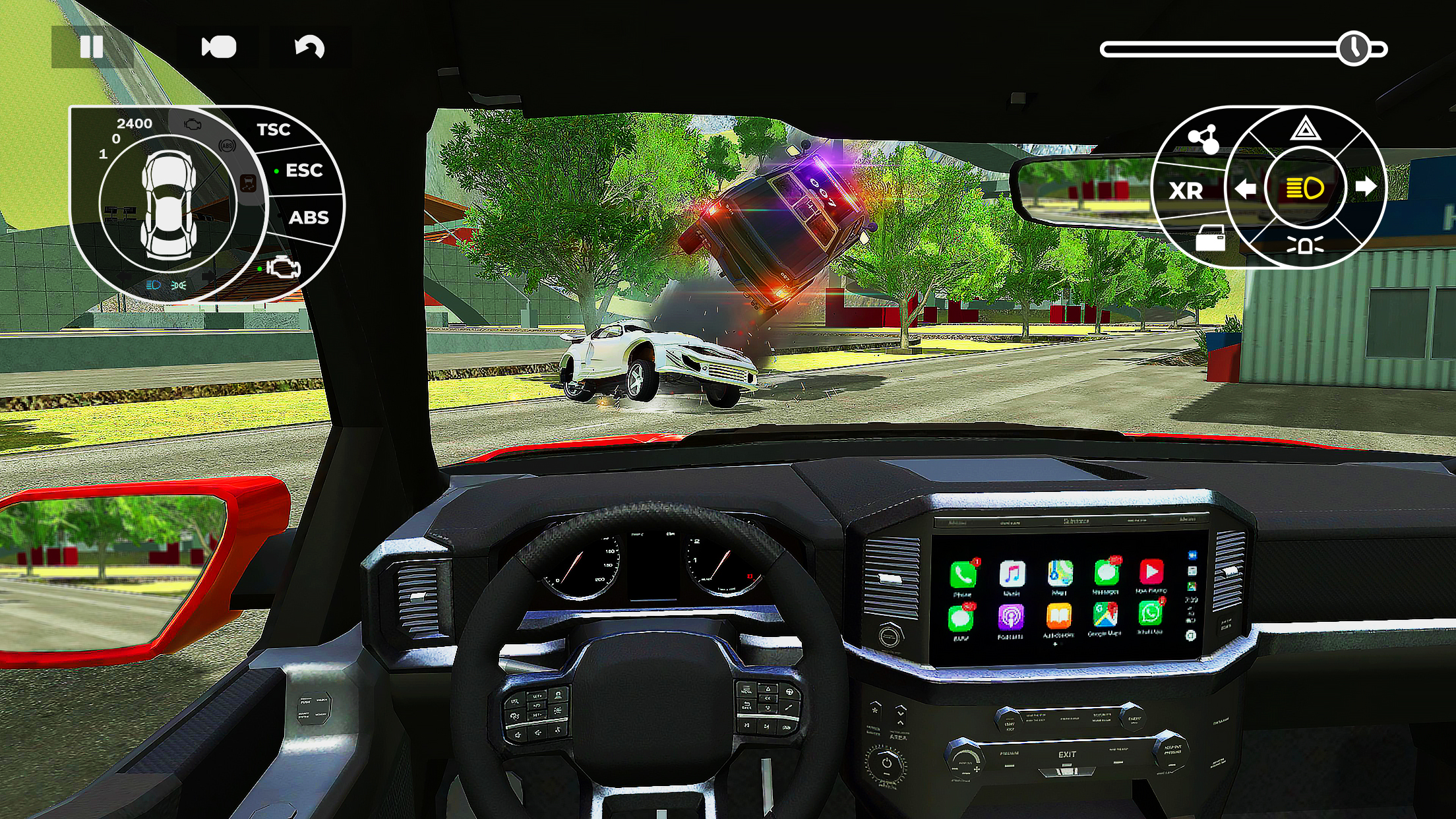
Task: Toggle ESC stability control
Action: point(303,170)
